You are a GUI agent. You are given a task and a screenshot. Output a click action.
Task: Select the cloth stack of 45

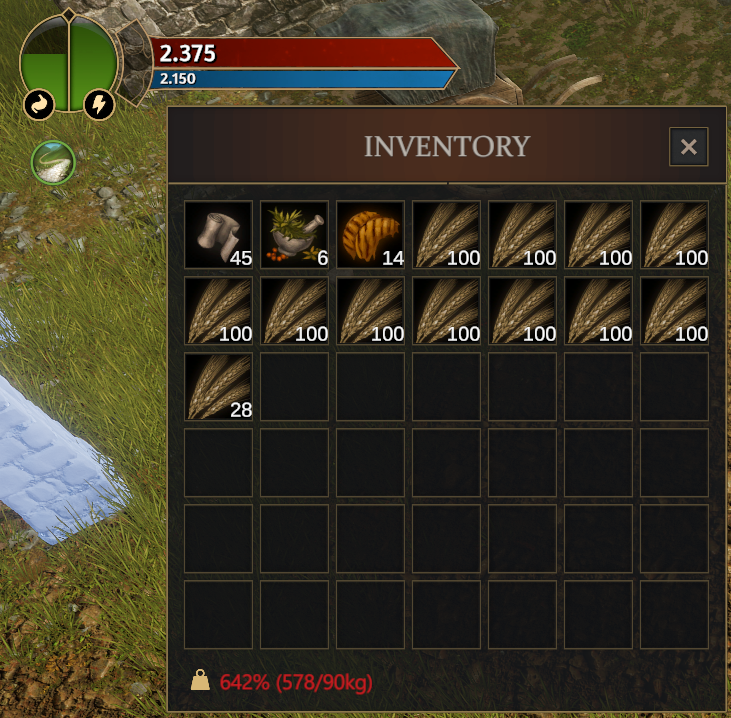point(219,235)
